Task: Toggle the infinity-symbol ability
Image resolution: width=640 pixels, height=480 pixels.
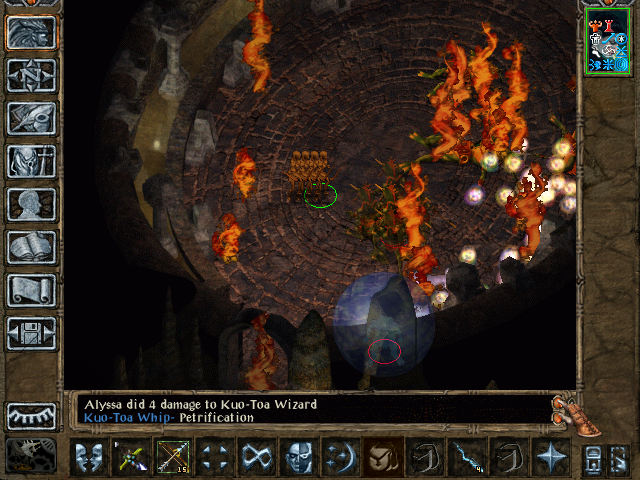Action: [x=256, y=458]
